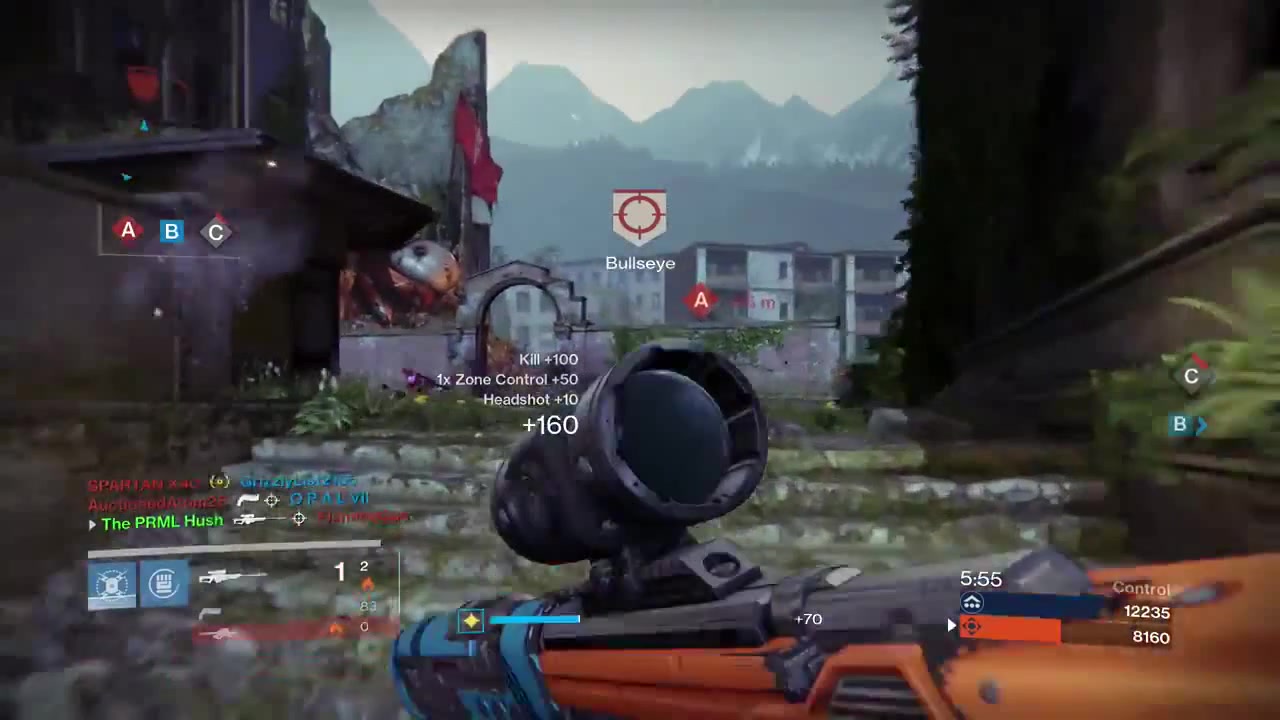Select the Super ability icon
Viewport: 1280px width, 720px height.
[x=112, y=582]
